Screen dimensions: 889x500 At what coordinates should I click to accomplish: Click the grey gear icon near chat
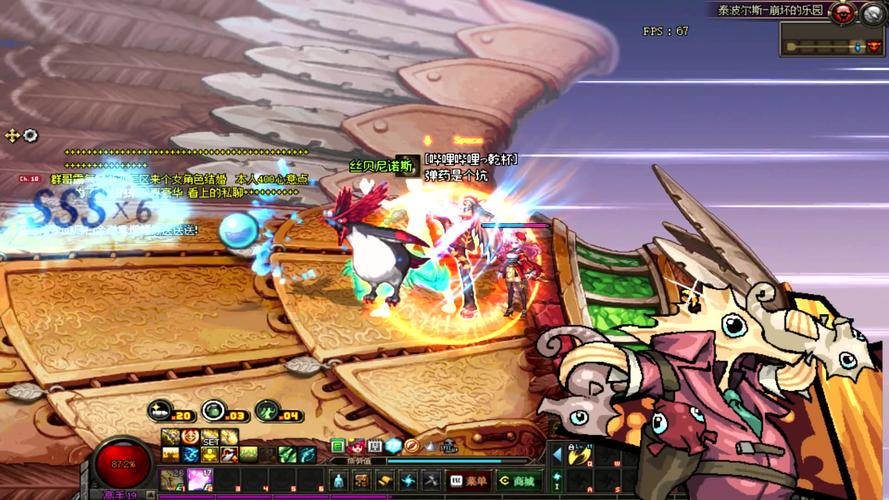pyautogui.click(x=30, y=135)
